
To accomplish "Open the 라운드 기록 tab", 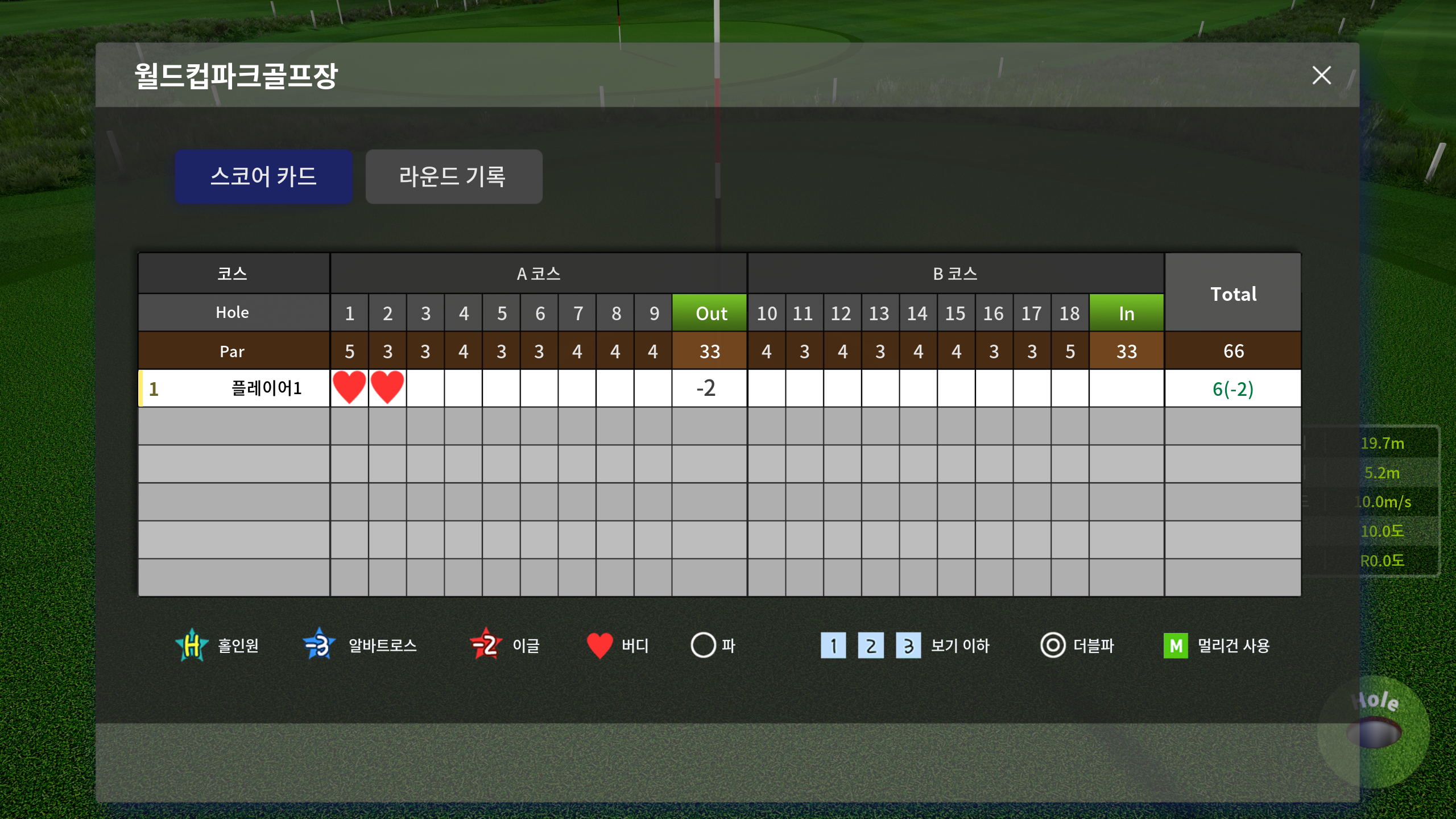I will coord(453,176).
